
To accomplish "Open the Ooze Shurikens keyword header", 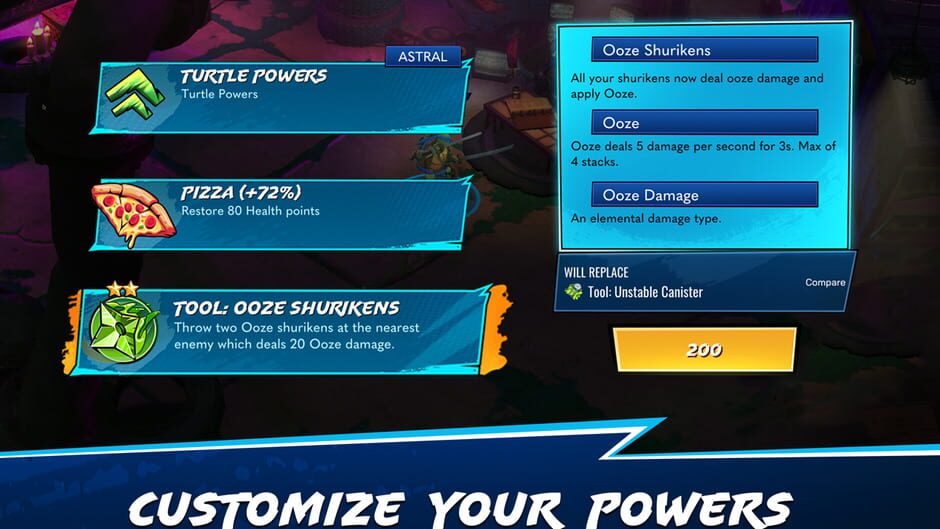I will point(704,50).
